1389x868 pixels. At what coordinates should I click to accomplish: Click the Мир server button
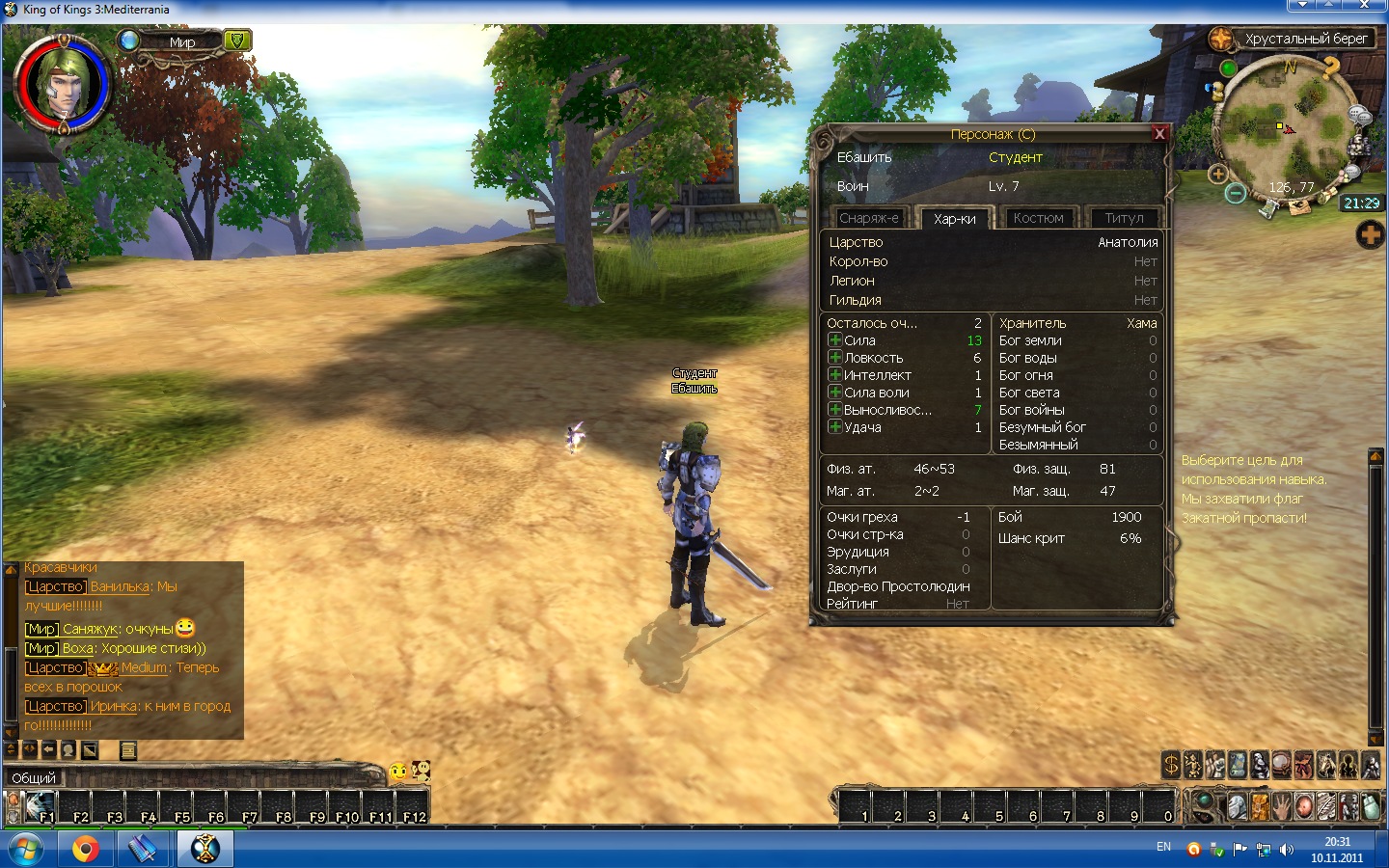pyautogui.click(x=182, y=41)
